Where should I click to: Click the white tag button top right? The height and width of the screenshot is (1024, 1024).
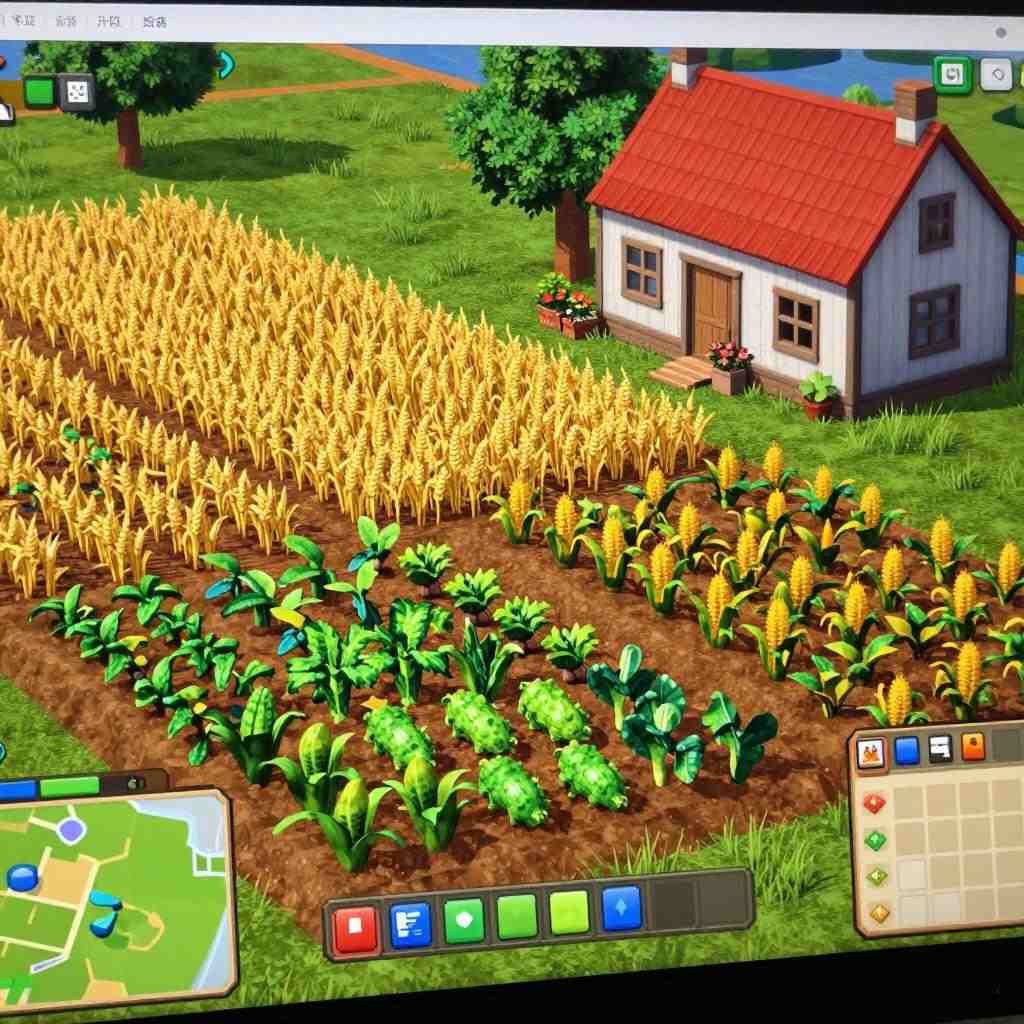click(x=996, y=74)
